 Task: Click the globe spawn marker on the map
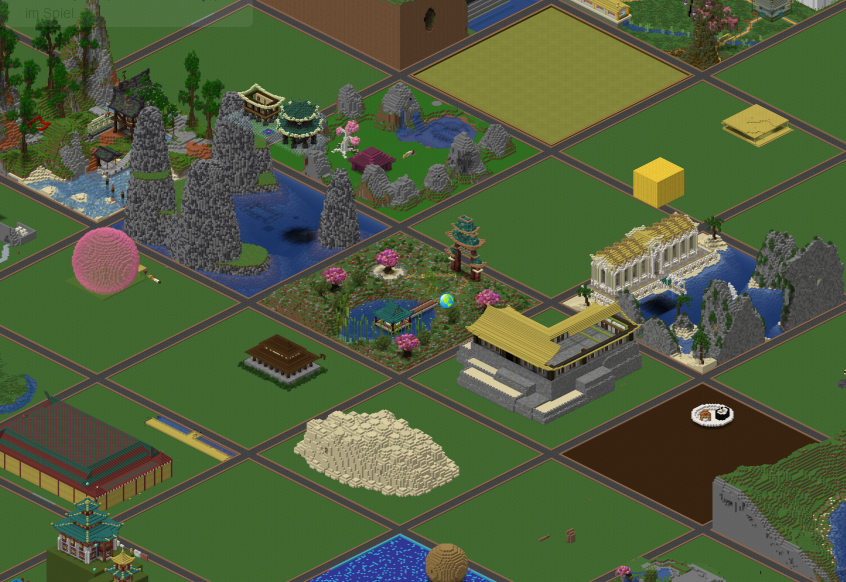pyautogui.click(x=446, y=301)
